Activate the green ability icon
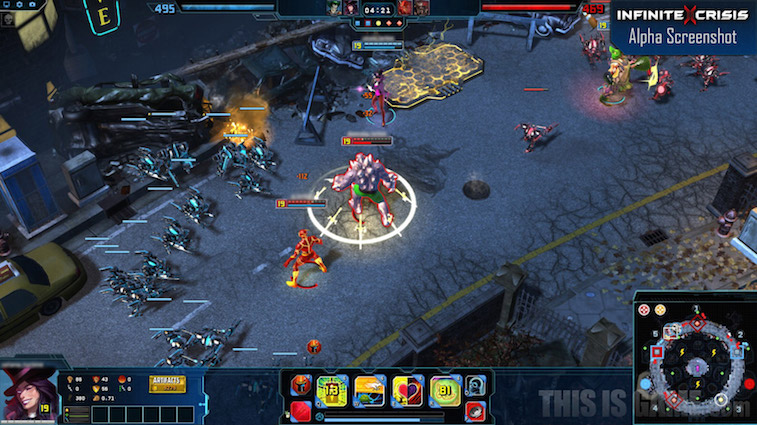This screenshot has height=425, width=757. tap(331, 390)
